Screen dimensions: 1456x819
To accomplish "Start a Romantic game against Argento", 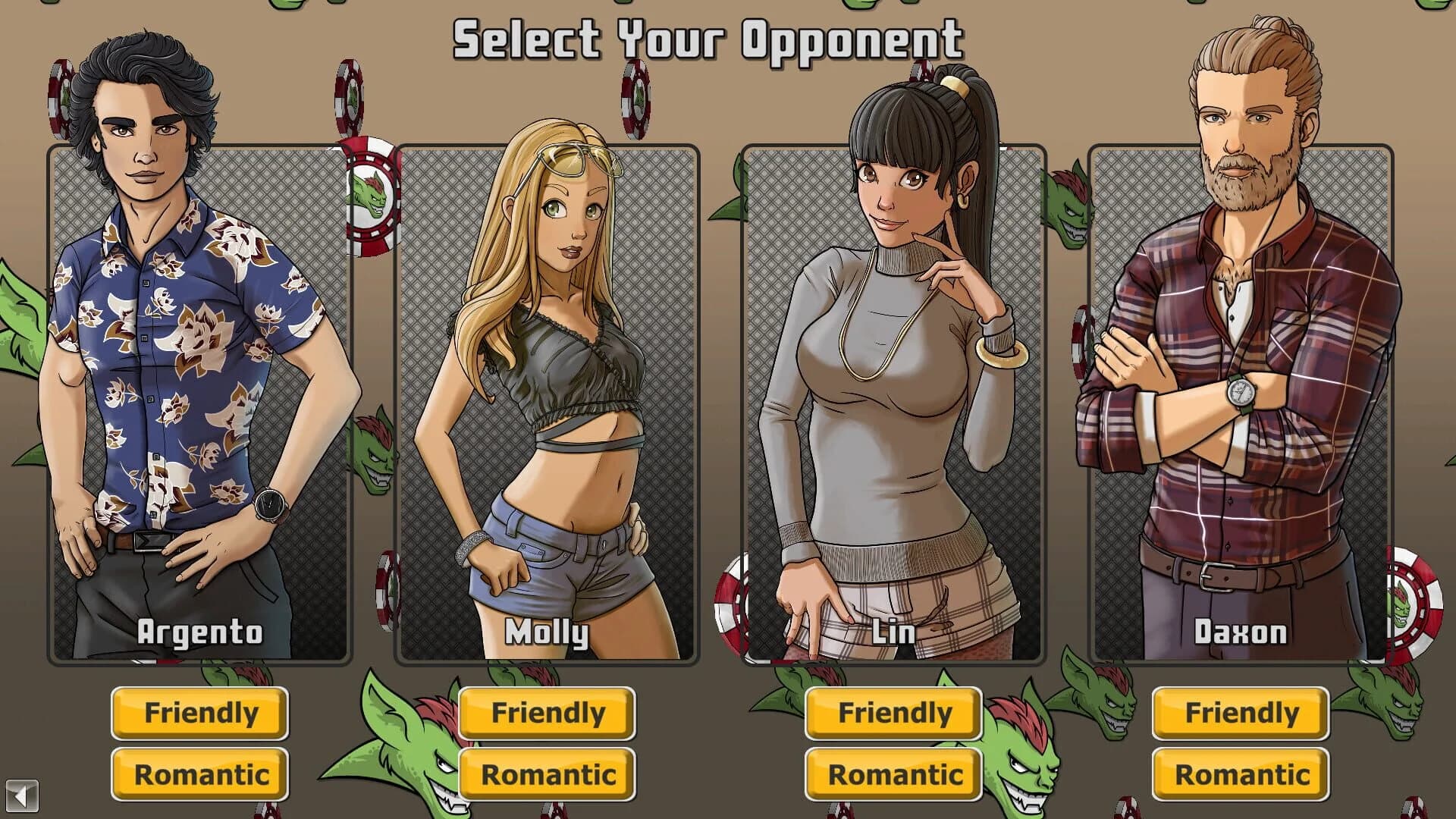I will (x=199, y=775).
